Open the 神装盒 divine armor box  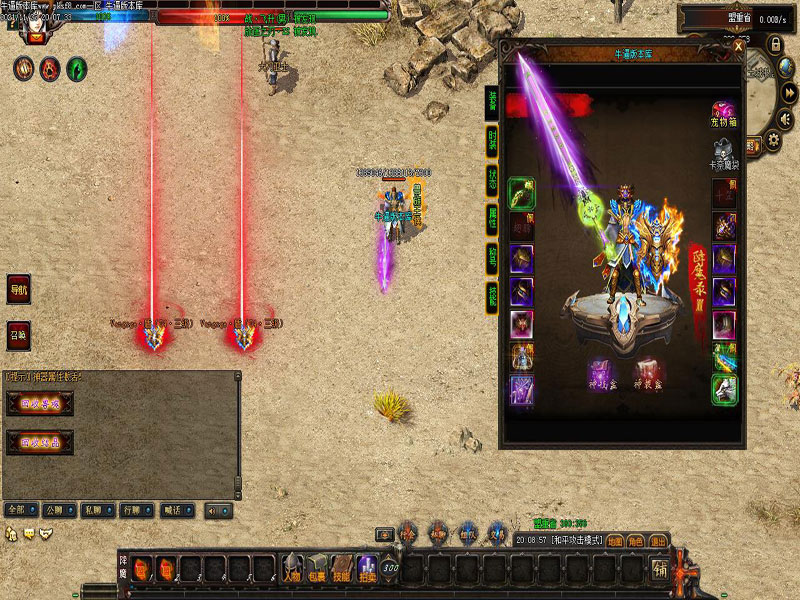(648, 375)
